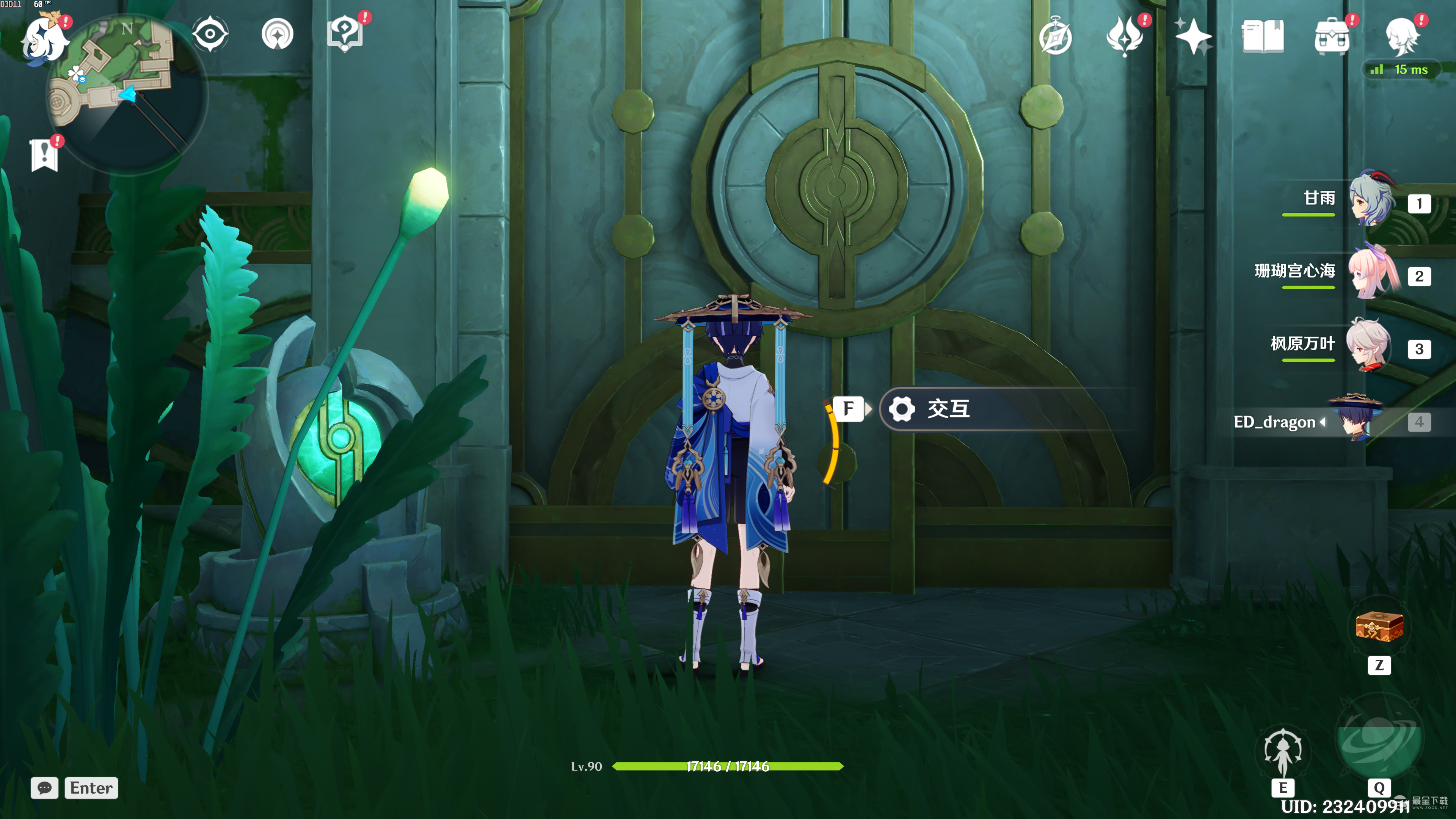The height and width of the screenshot is (819, 1456).
Task: Toggle Elemental Sight eye icon
Action: (210, 34)
